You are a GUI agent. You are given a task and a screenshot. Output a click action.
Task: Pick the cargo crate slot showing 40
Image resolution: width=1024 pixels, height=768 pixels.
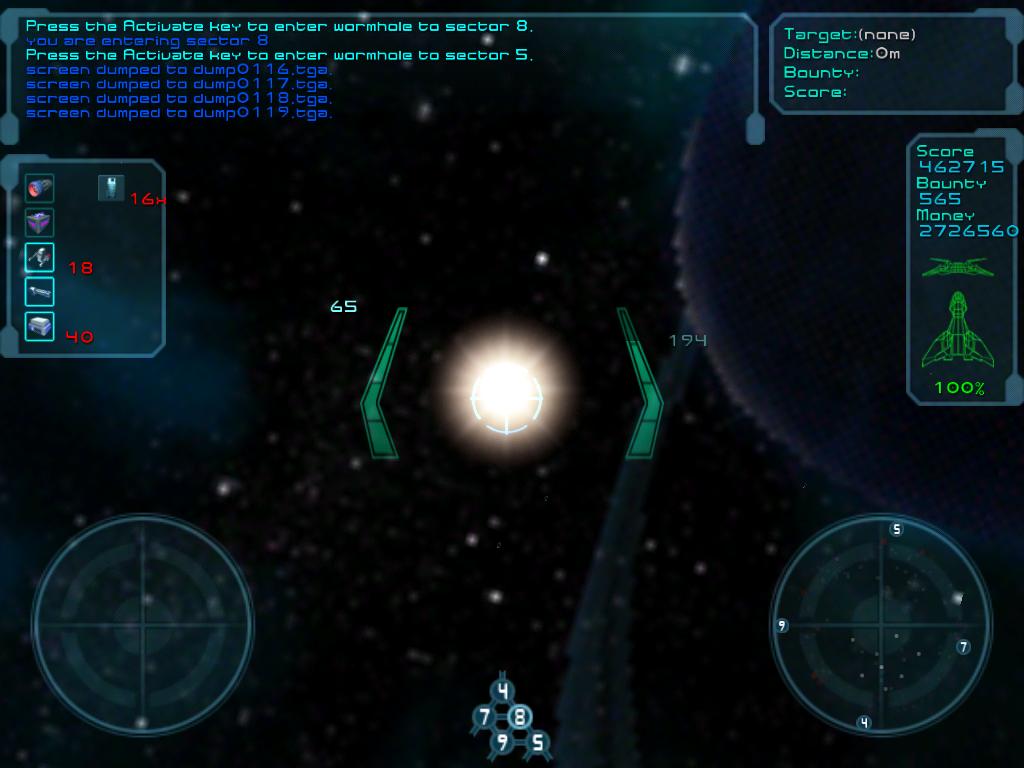[40, 326]
